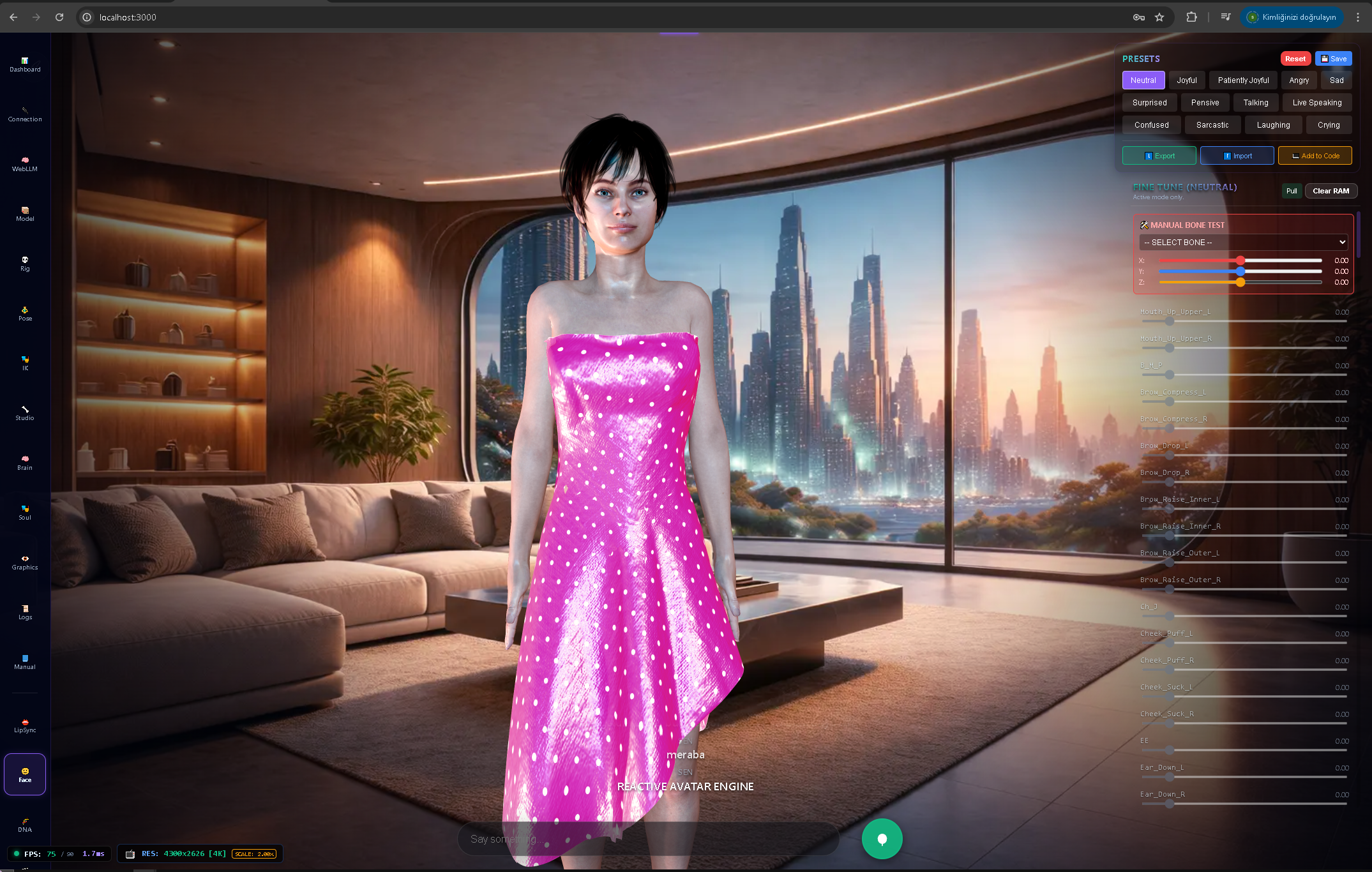1372x872 pixels.
Task: Open the LipSync panel
Action: (24, 725)
